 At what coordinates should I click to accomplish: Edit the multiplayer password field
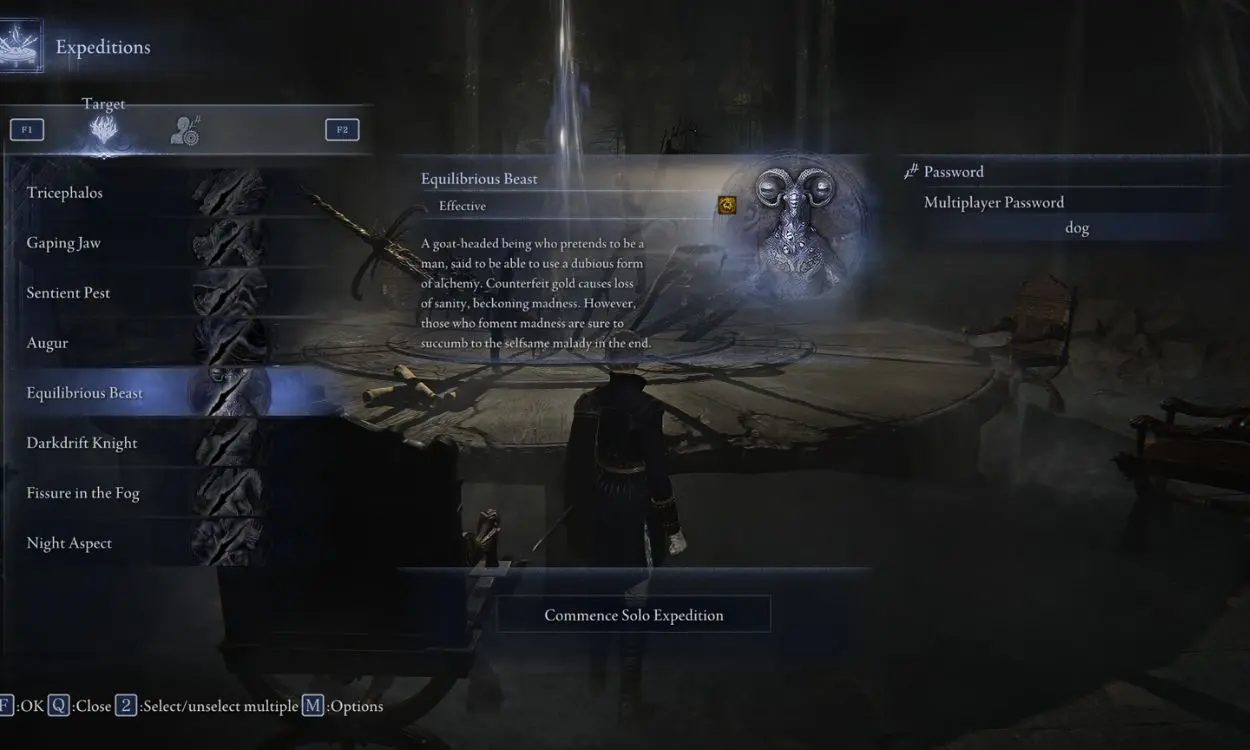[1076, 228]
